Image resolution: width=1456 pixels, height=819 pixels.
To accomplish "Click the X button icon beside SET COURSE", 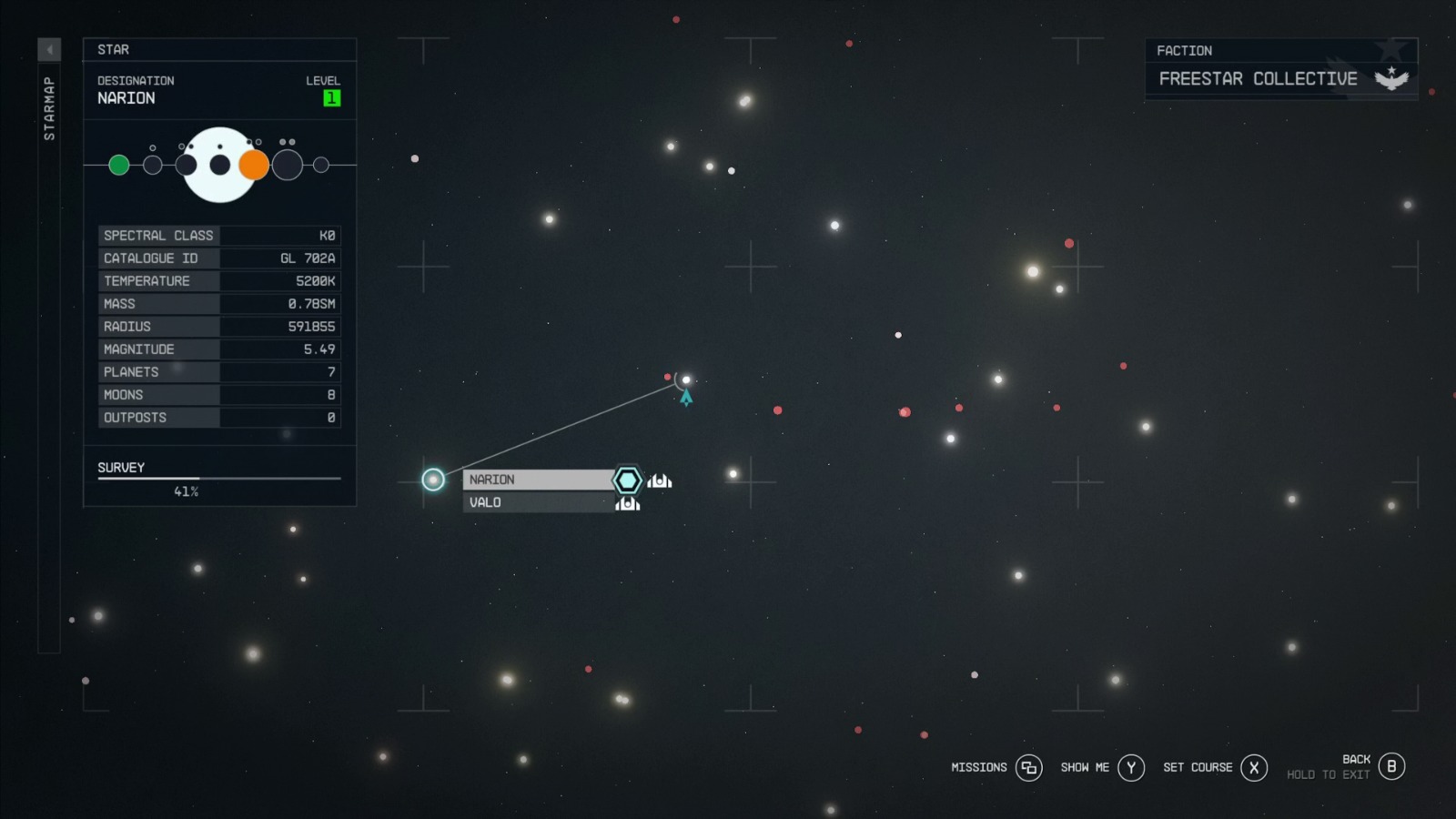I will (x=1253, y=767).
